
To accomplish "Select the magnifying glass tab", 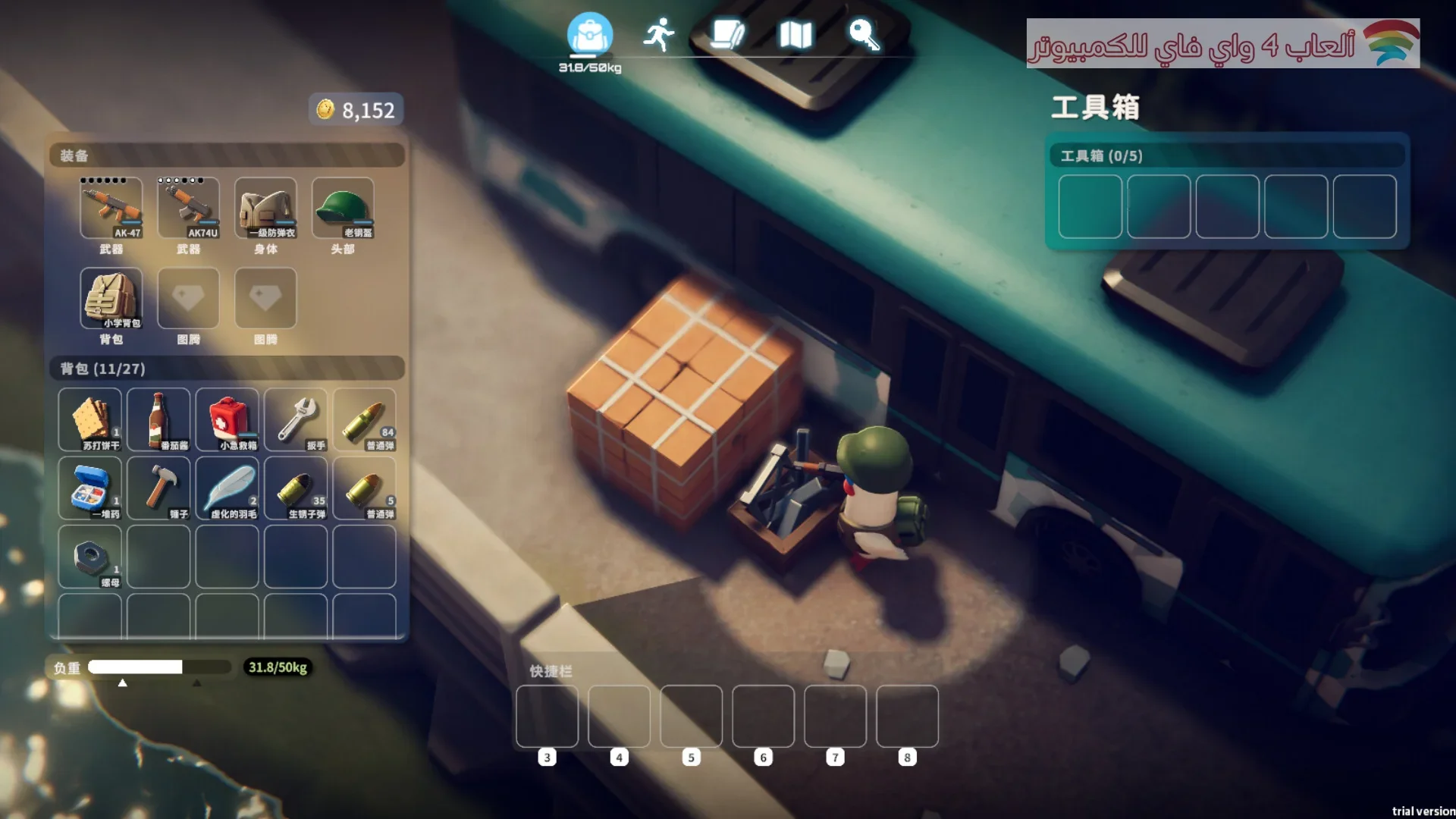I will 864,35.
